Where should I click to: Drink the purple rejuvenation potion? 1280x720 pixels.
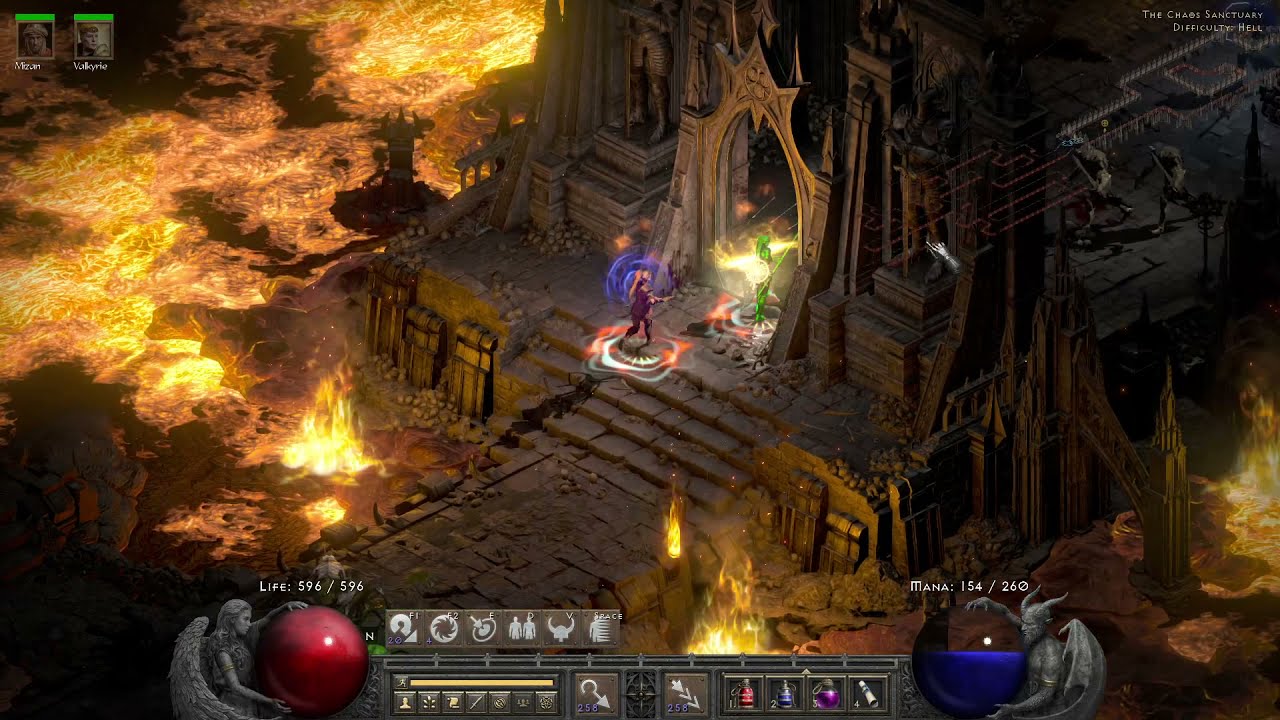[x=827, y=693]
